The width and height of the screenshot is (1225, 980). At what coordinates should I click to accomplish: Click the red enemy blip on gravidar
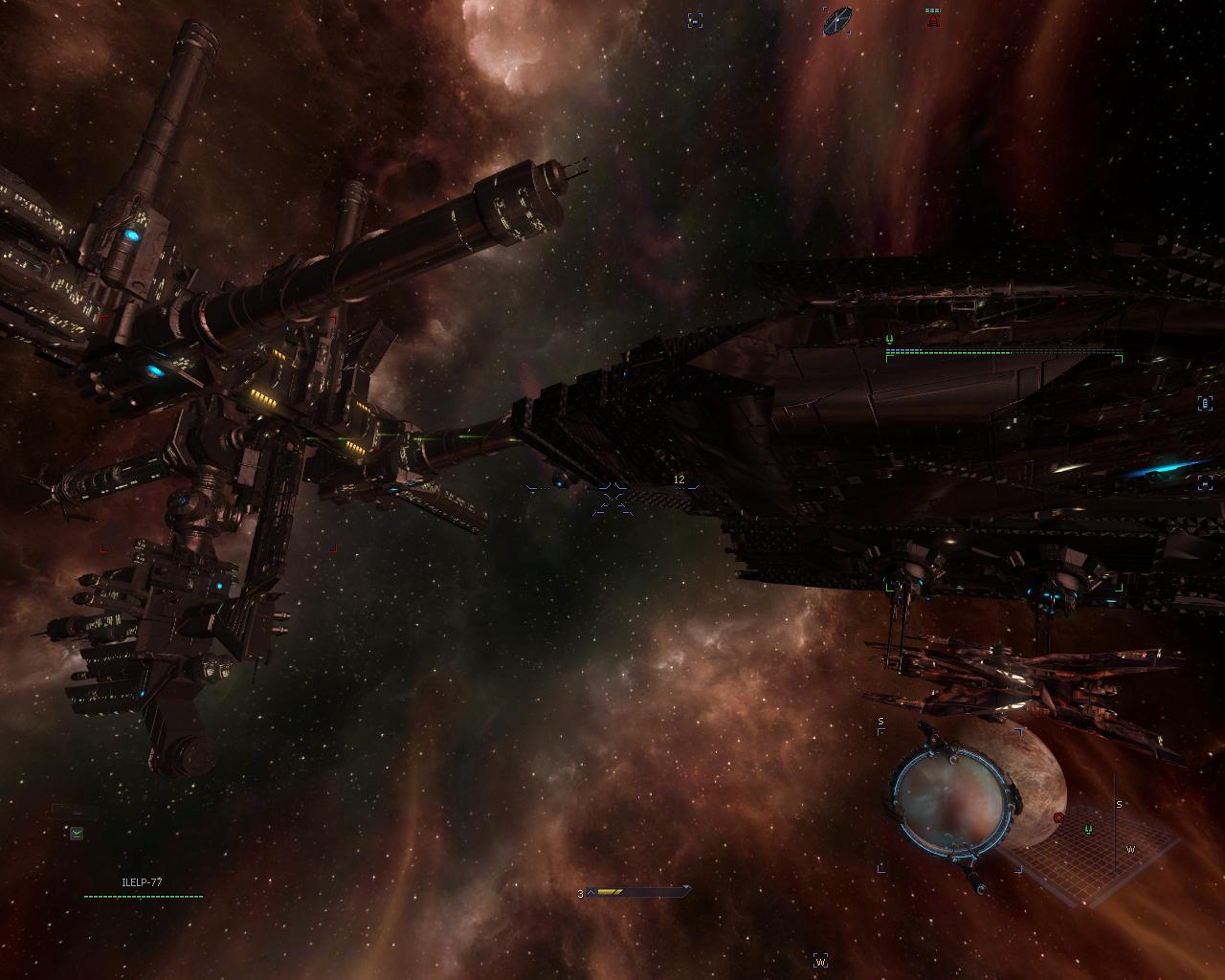pos(1058,818)
